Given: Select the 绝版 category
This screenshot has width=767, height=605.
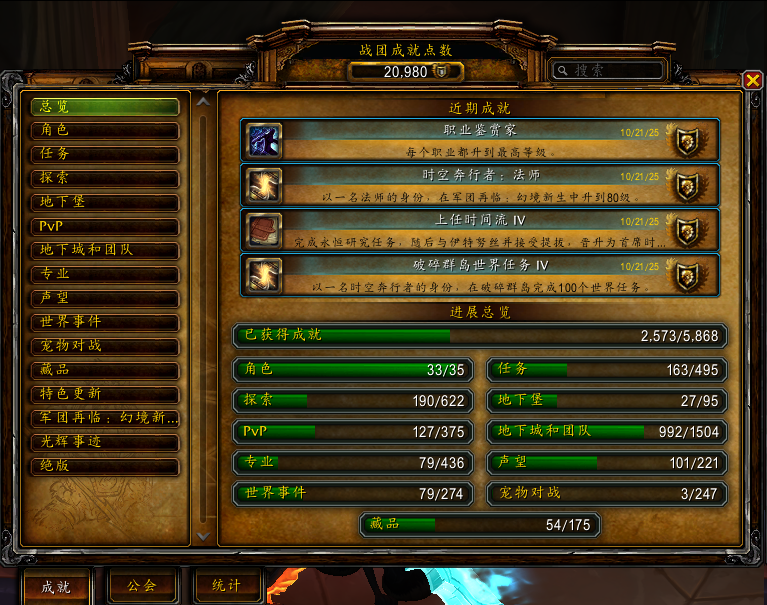Looking at the screenshot, I should coord(105,466).
